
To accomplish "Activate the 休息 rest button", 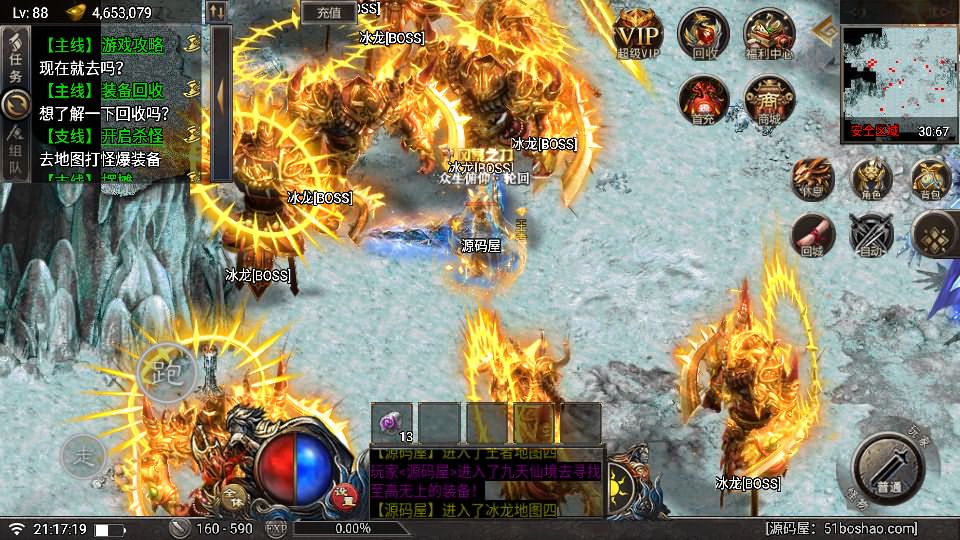I will click(811, 178).
